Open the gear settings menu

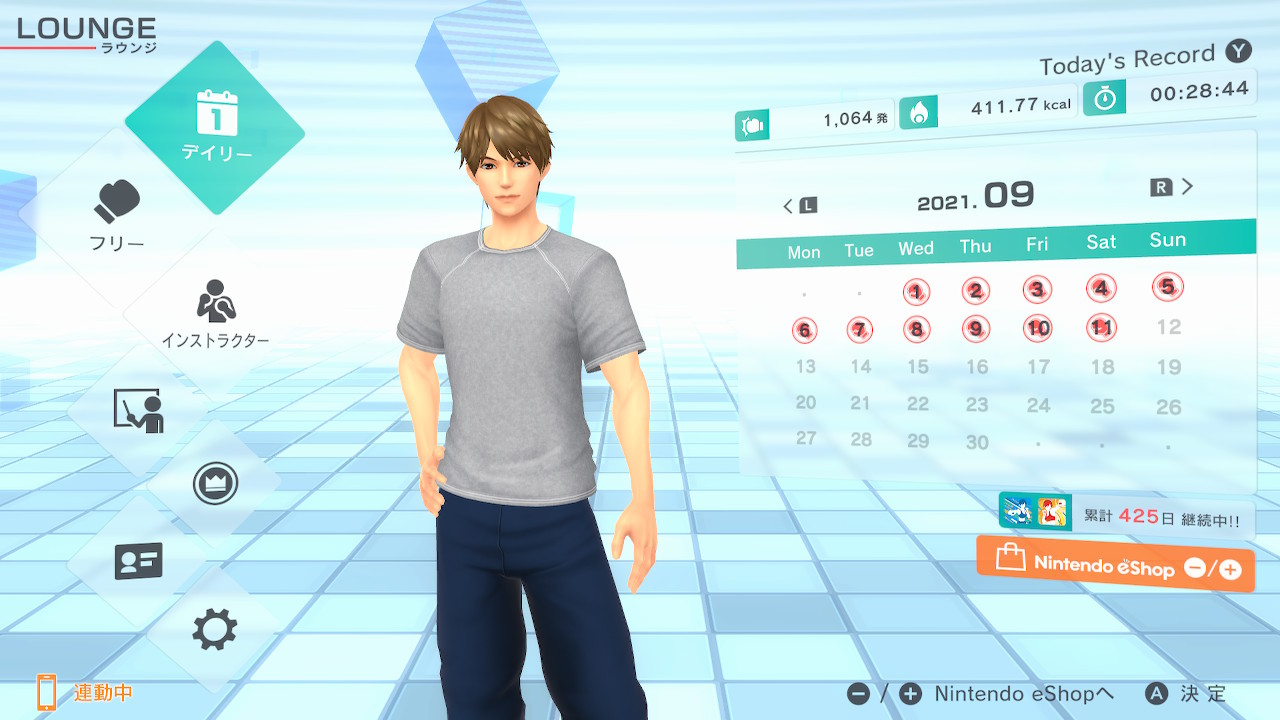214,630
